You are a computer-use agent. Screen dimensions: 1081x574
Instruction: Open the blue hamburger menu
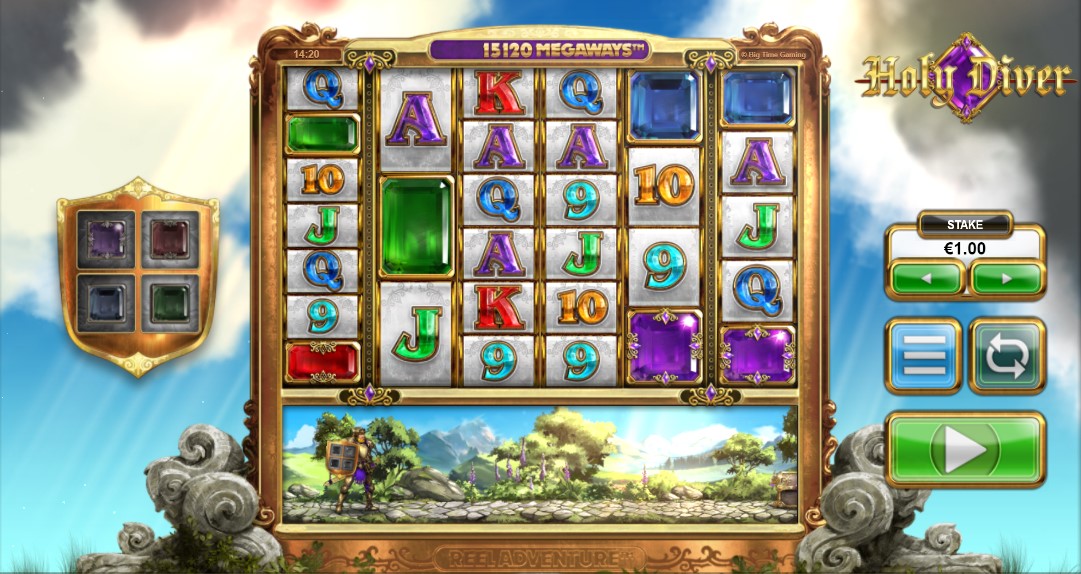[x=923, y=355]
